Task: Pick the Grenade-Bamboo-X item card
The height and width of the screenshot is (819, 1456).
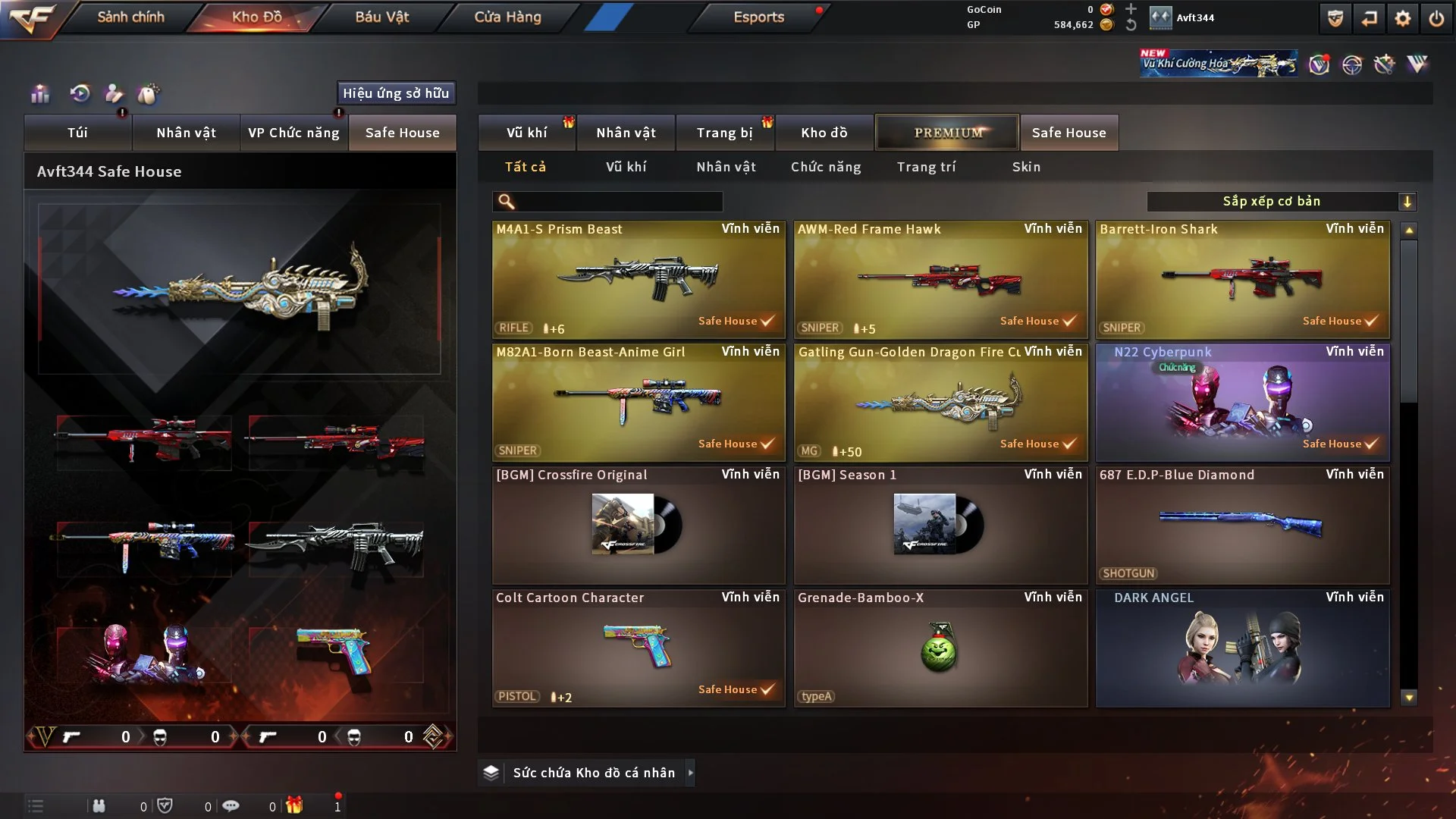Action: (940, 648)
